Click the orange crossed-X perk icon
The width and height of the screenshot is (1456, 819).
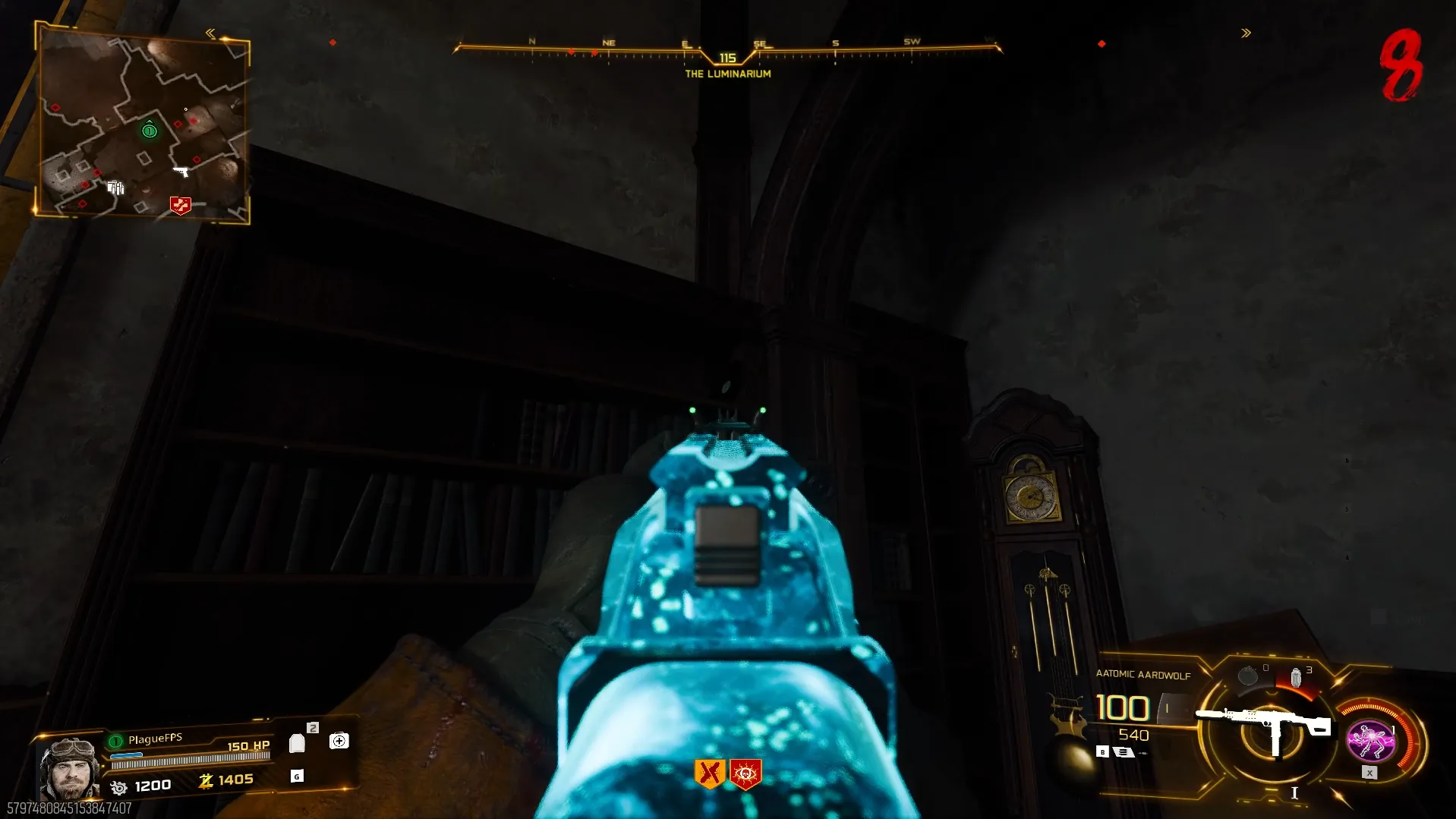710,773
